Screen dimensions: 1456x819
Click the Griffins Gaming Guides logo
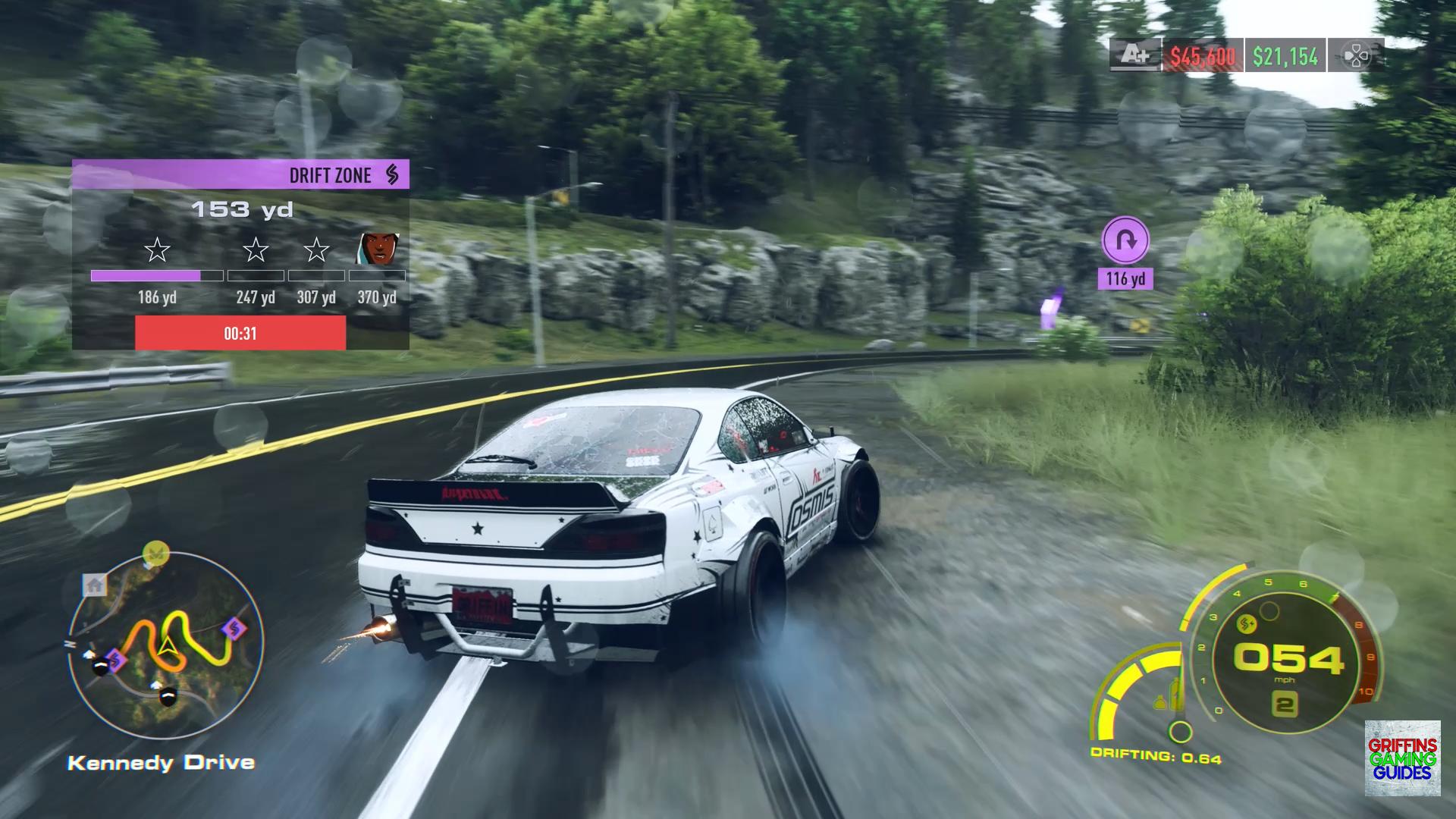(x=1402, y=758)
